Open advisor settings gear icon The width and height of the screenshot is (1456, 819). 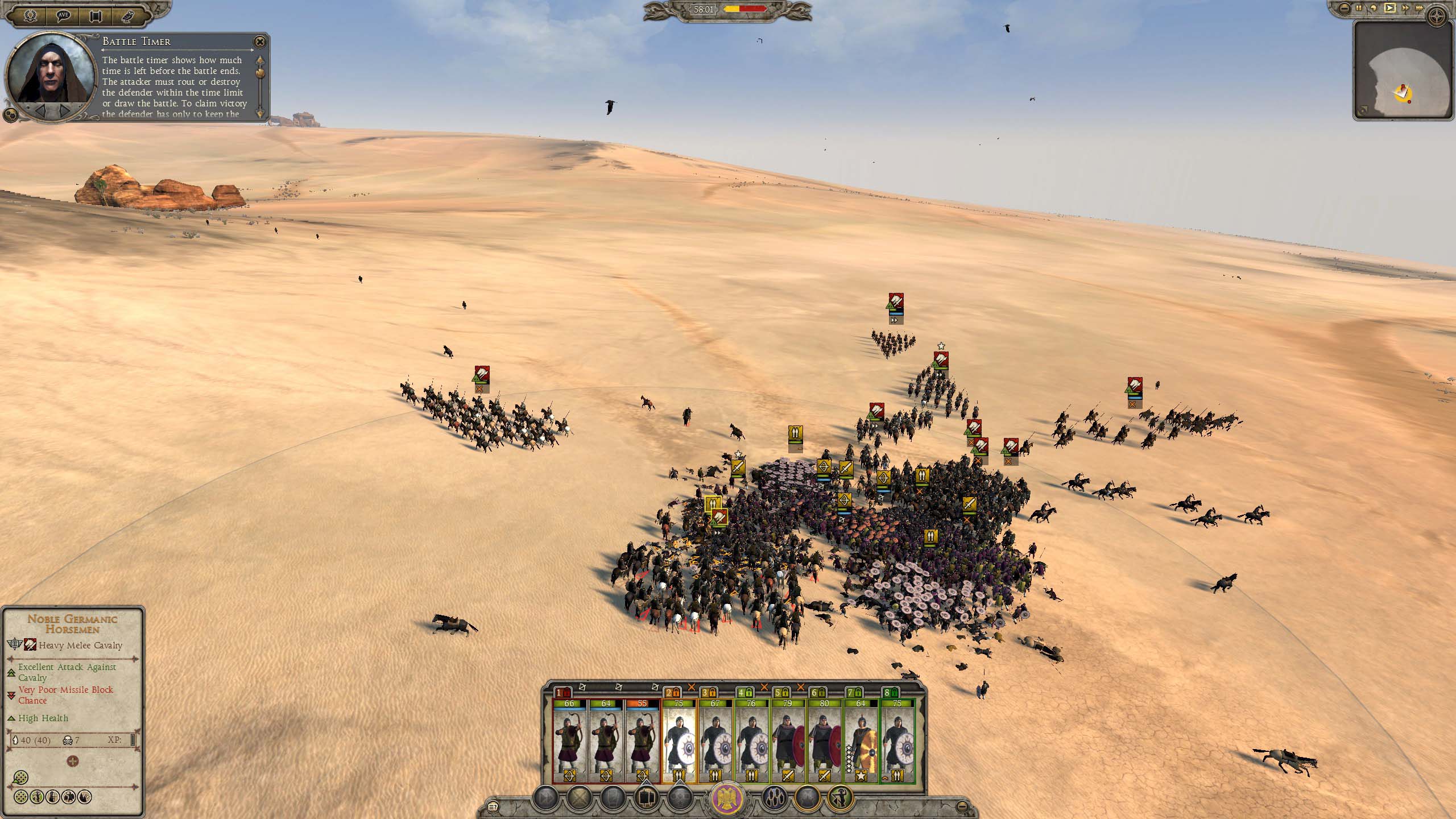(x=10, y=115)
